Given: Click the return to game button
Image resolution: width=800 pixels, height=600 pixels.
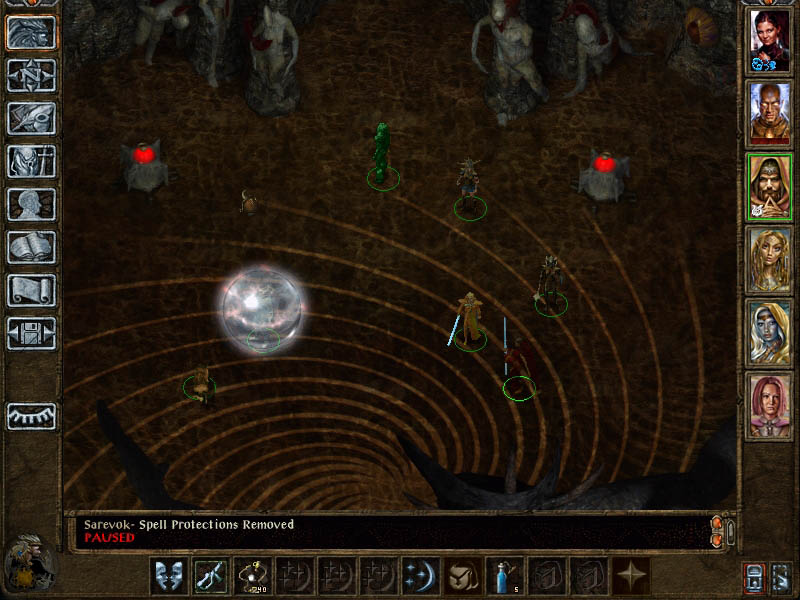Looking at the screenshot, I should [x=31, y=32].
